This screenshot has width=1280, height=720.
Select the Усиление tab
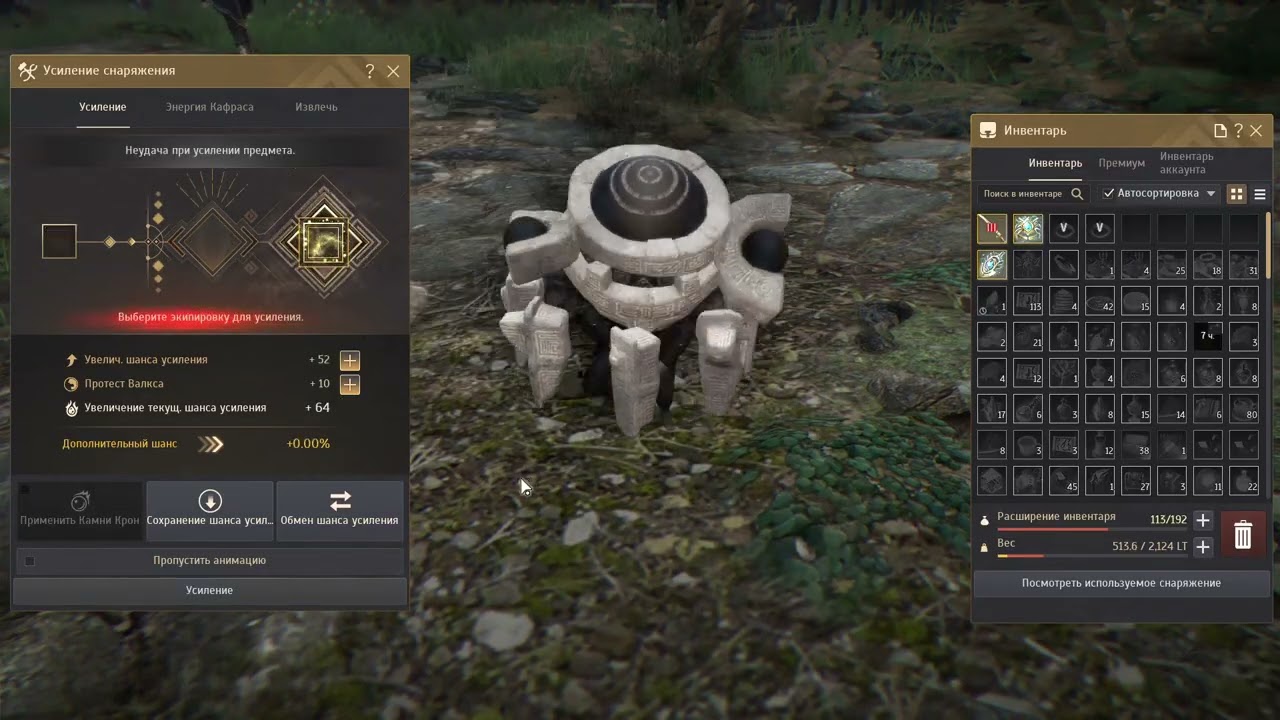click(x=103, y=107)
